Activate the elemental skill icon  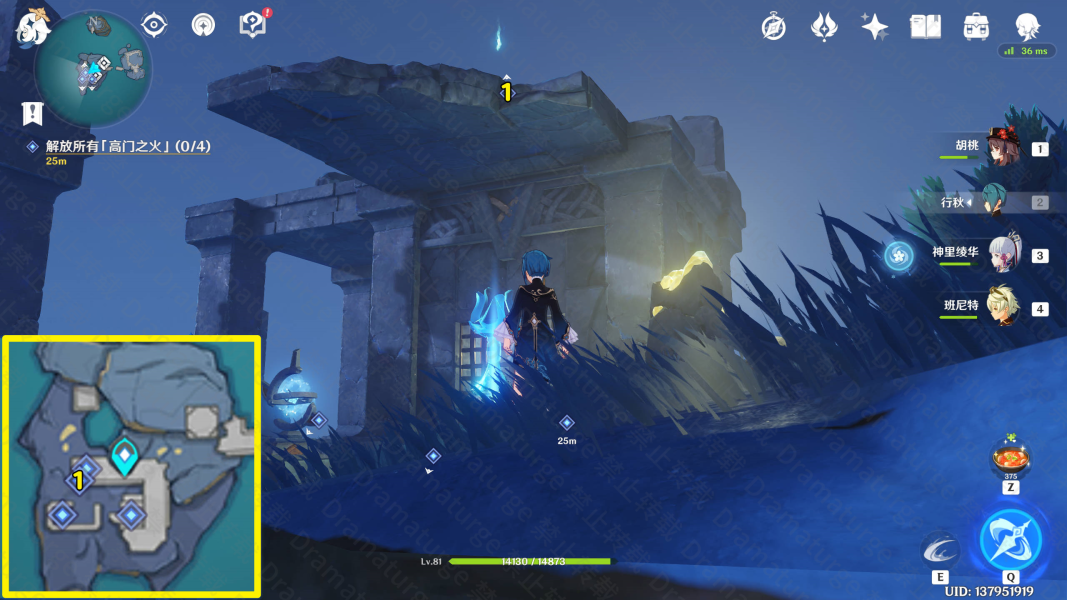click(940, 550)
